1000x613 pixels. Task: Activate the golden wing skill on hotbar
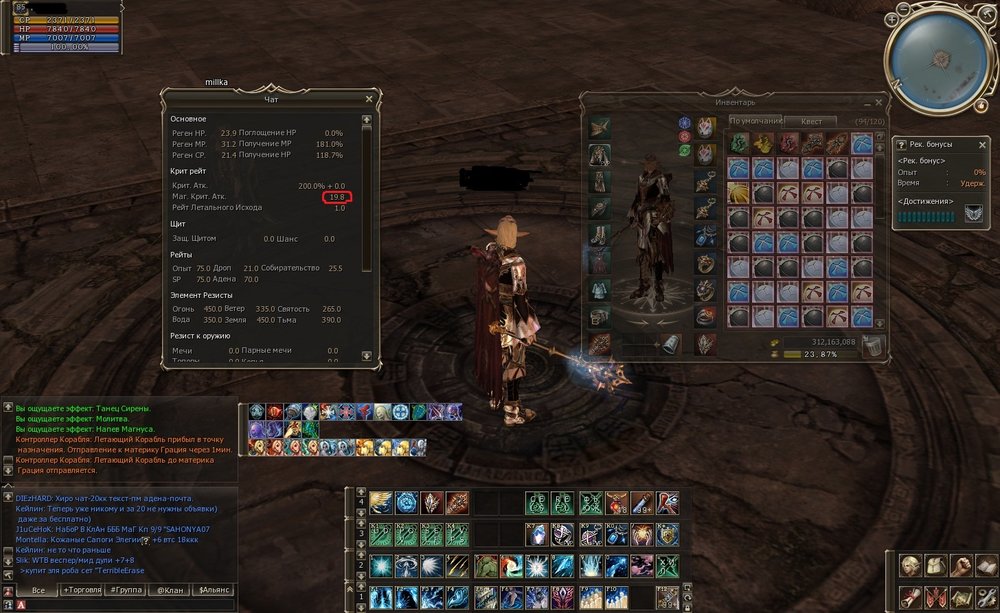(381, 502)
